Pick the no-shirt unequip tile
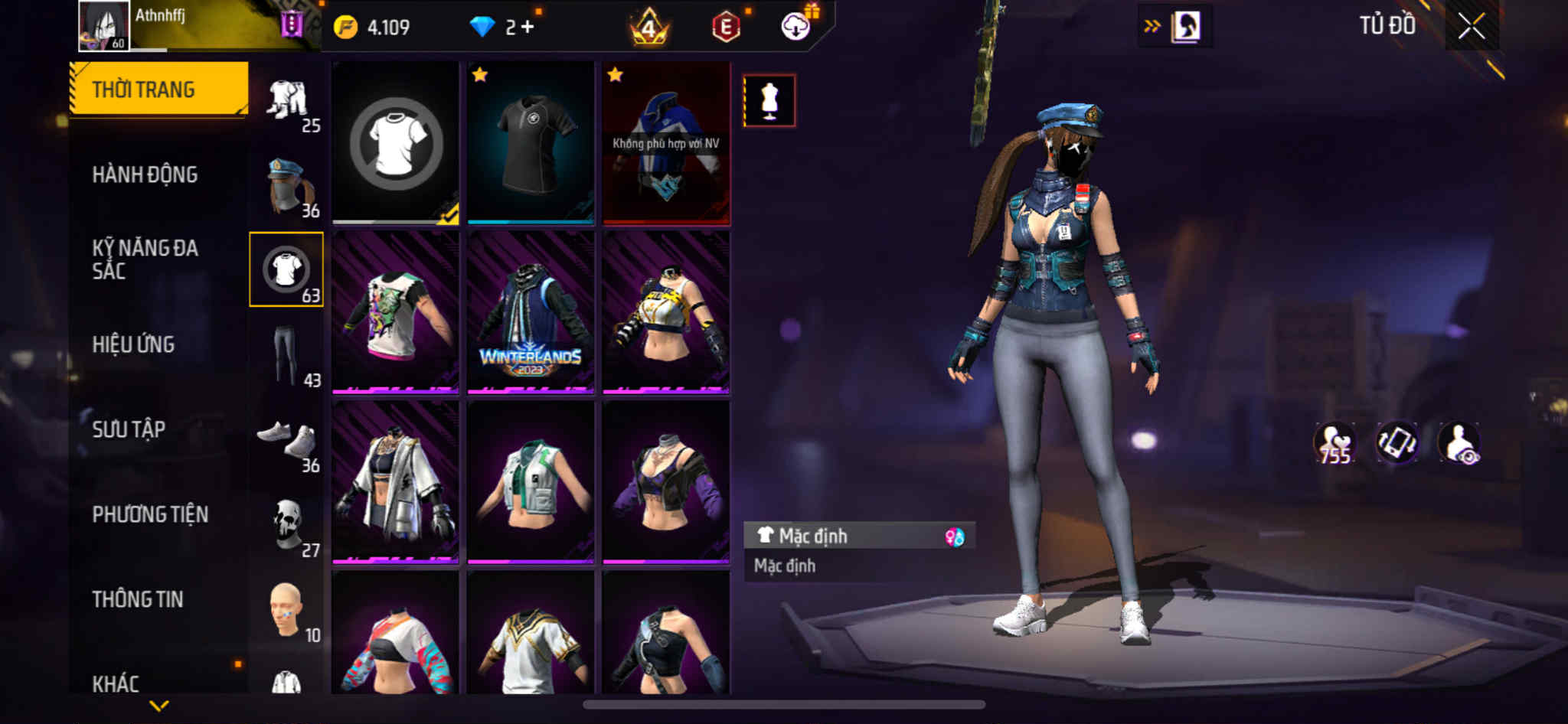Viewport: 1568px width, 724px height. (x=396, y=143)
